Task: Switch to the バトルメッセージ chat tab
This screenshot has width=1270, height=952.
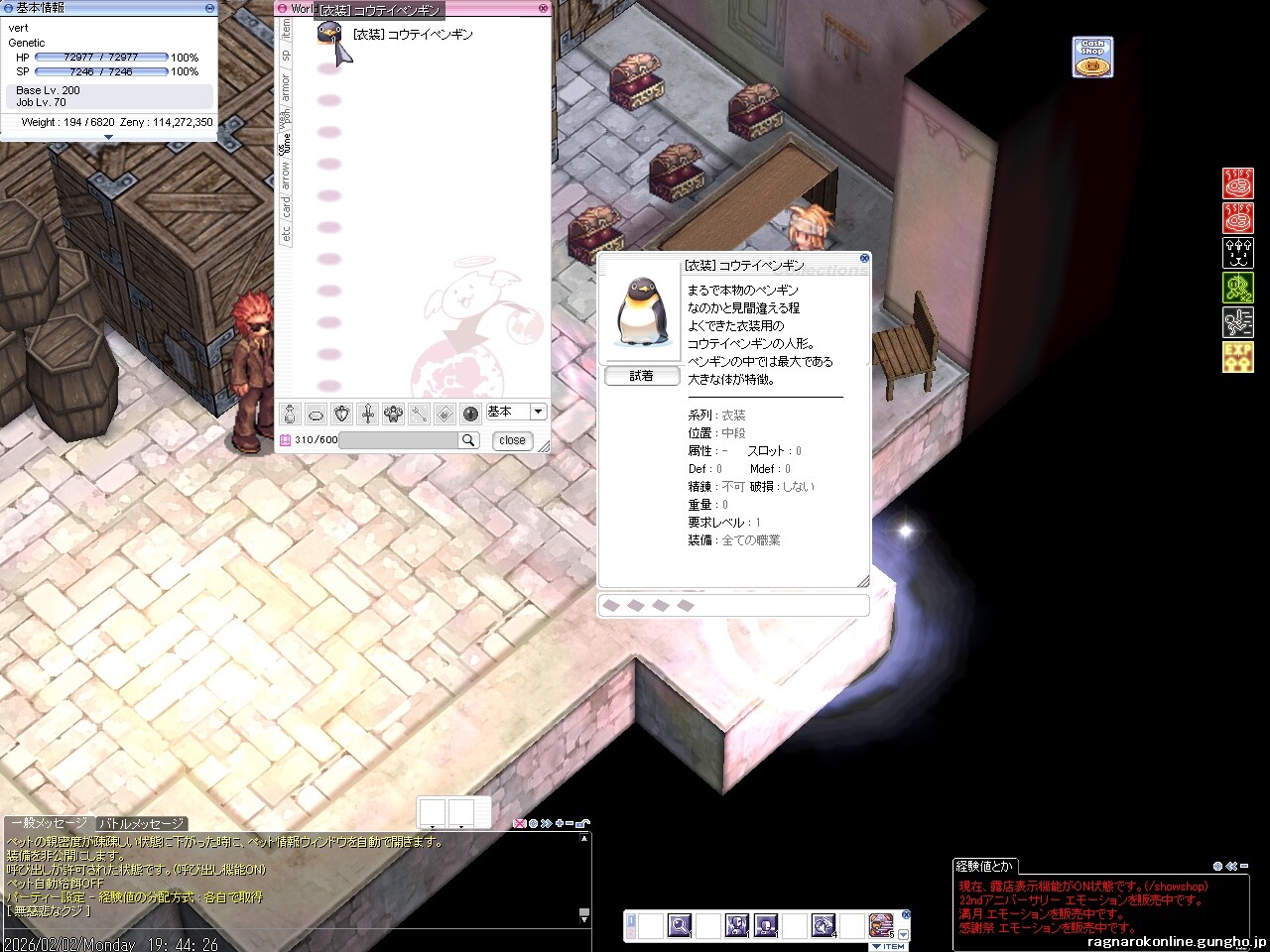Action: [140, 824]
